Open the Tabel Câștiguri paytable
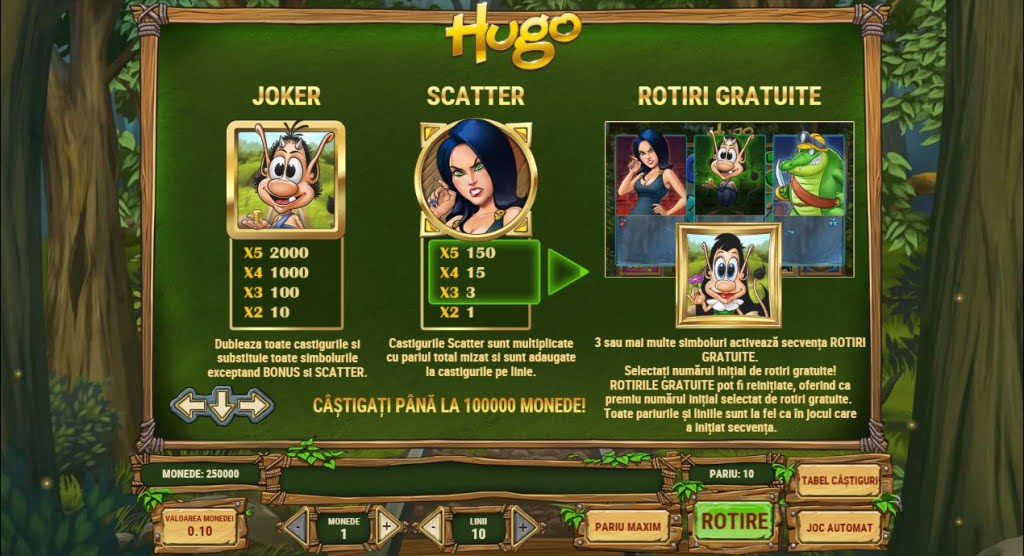This screenshot has height=556, width=1024. (838, 481)
